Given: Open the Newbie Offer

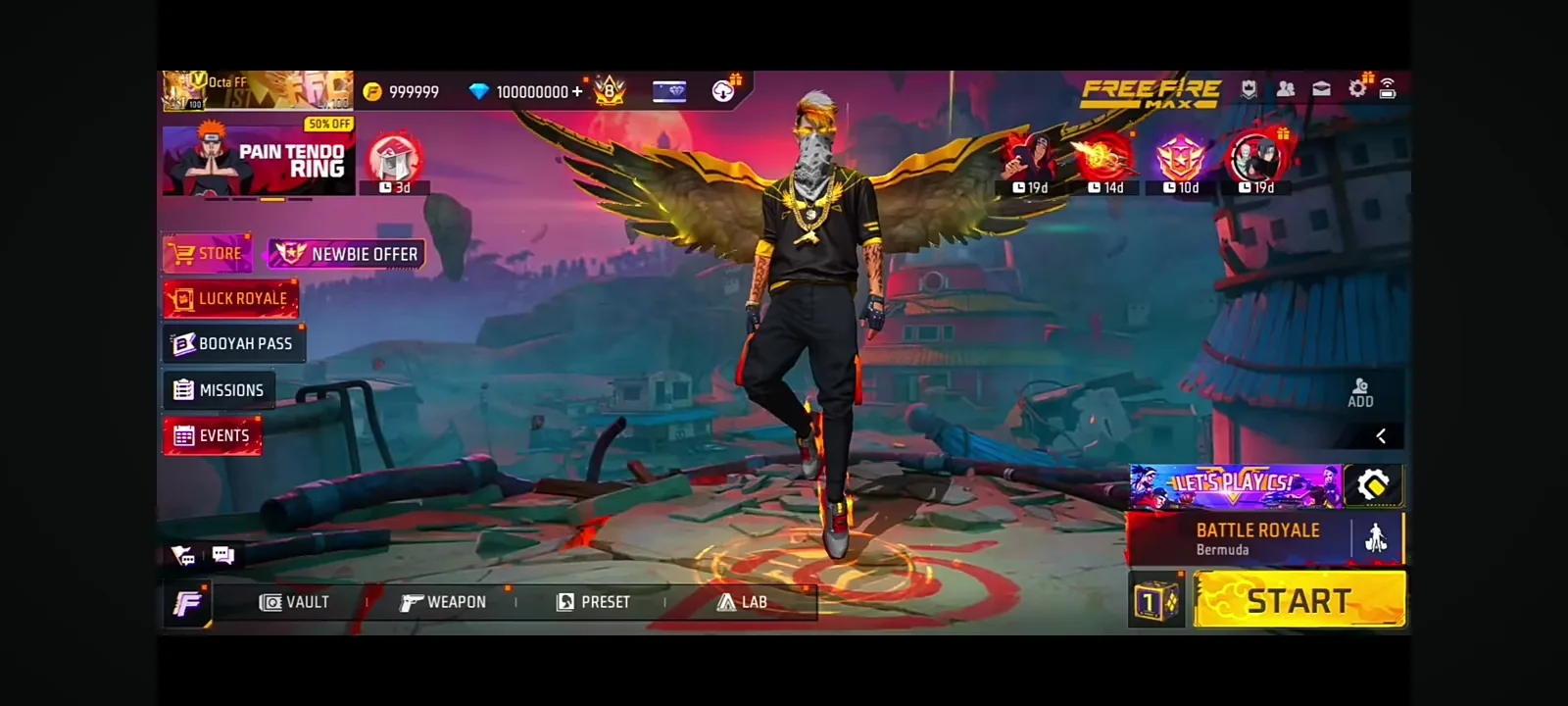Looking at the screenshot, I should click(x=347, y=254).
